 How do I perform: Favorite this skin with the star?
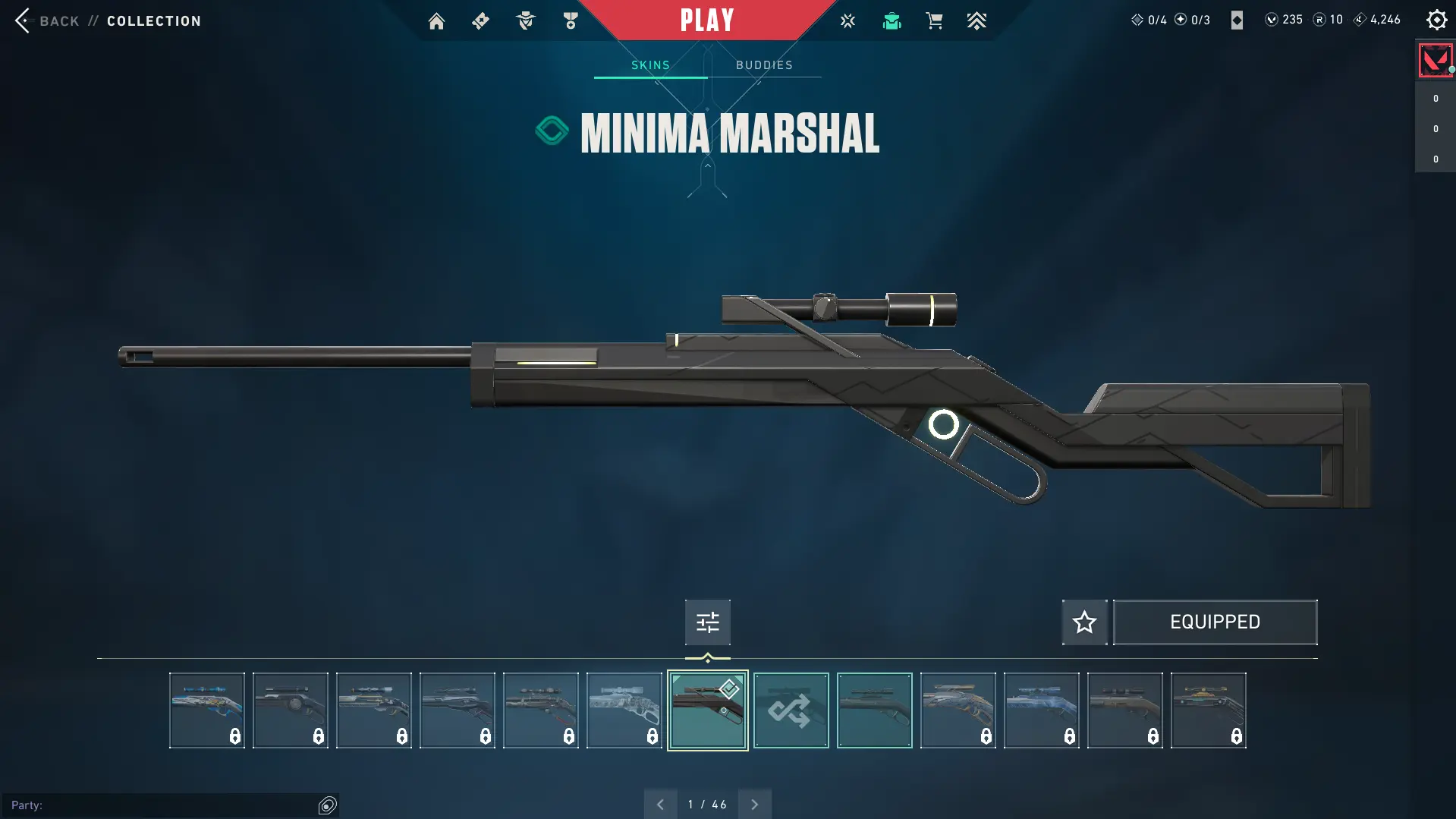point(1084,622)
